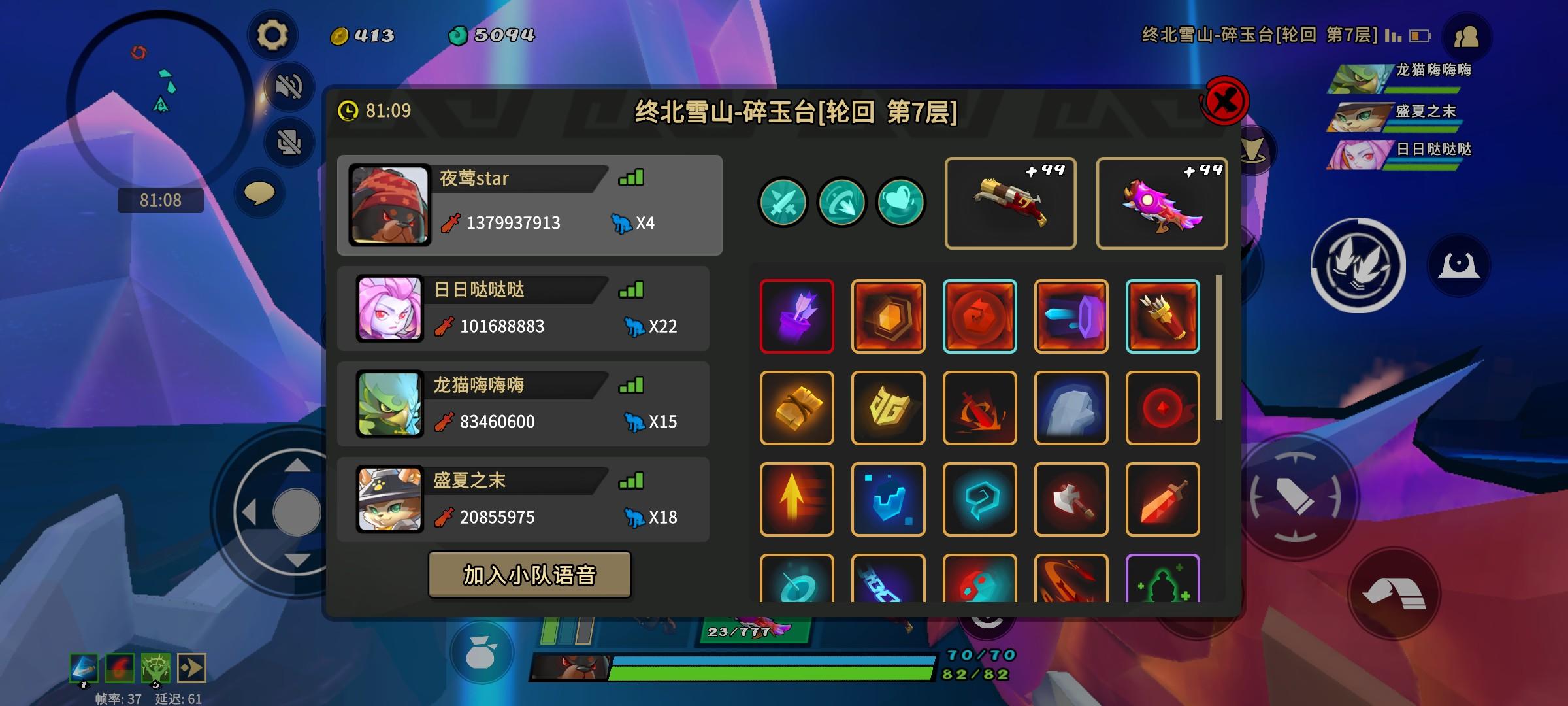Click the red flaming sword skill icon
1568x706 pixels.
tap(1163, 500)
